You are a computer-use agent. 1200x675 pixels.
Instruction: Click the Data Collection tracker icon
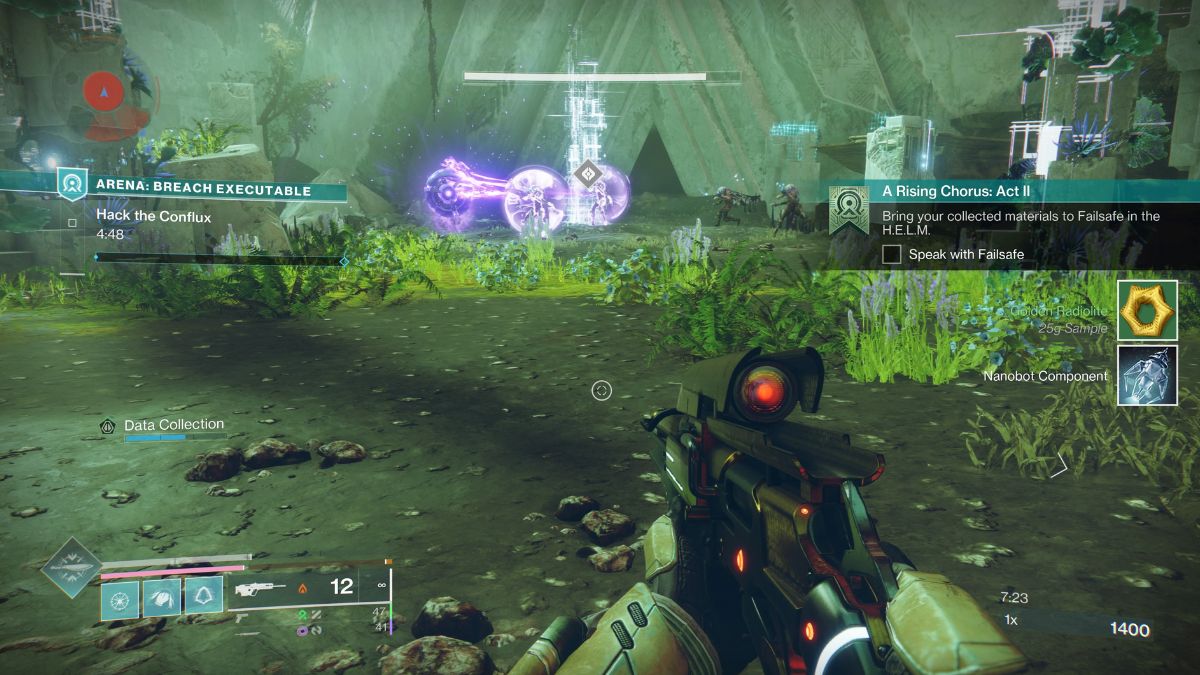[x=108, y=426]
